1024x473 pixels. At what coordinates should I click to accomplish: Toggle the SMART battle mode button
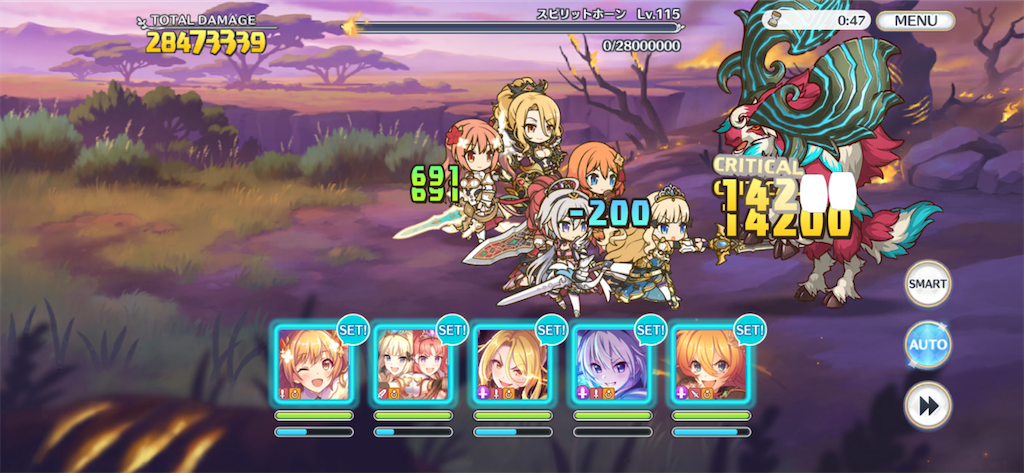click(x=927, y=283)
